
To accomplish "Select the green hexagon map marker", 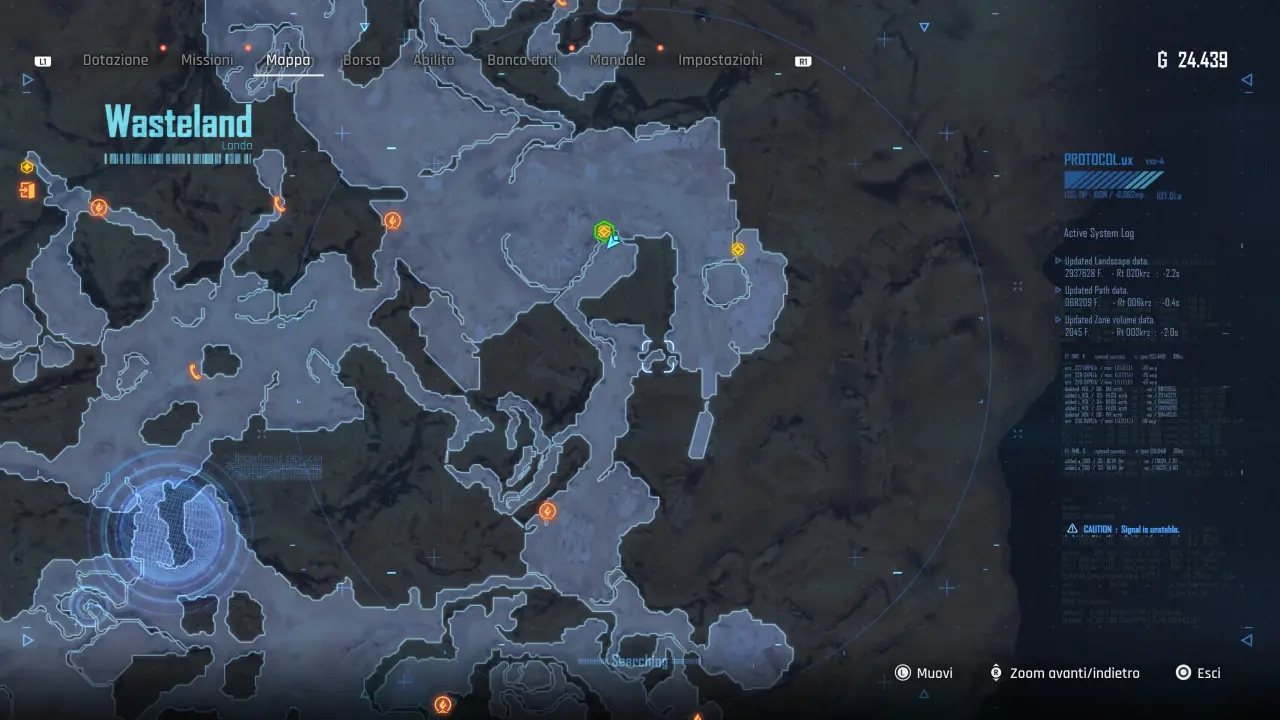I will 603,232.
